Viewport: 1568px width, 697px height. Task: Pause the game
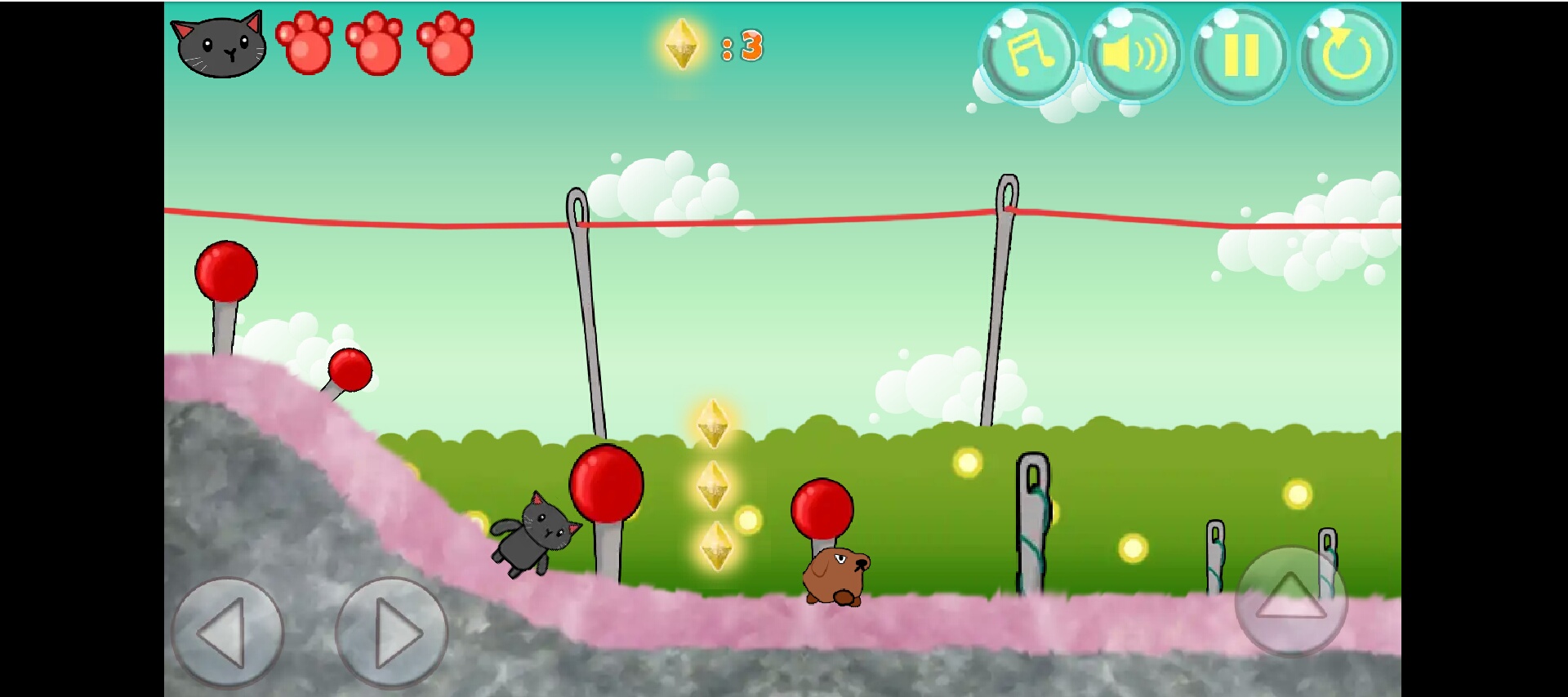pos(1241,55)
